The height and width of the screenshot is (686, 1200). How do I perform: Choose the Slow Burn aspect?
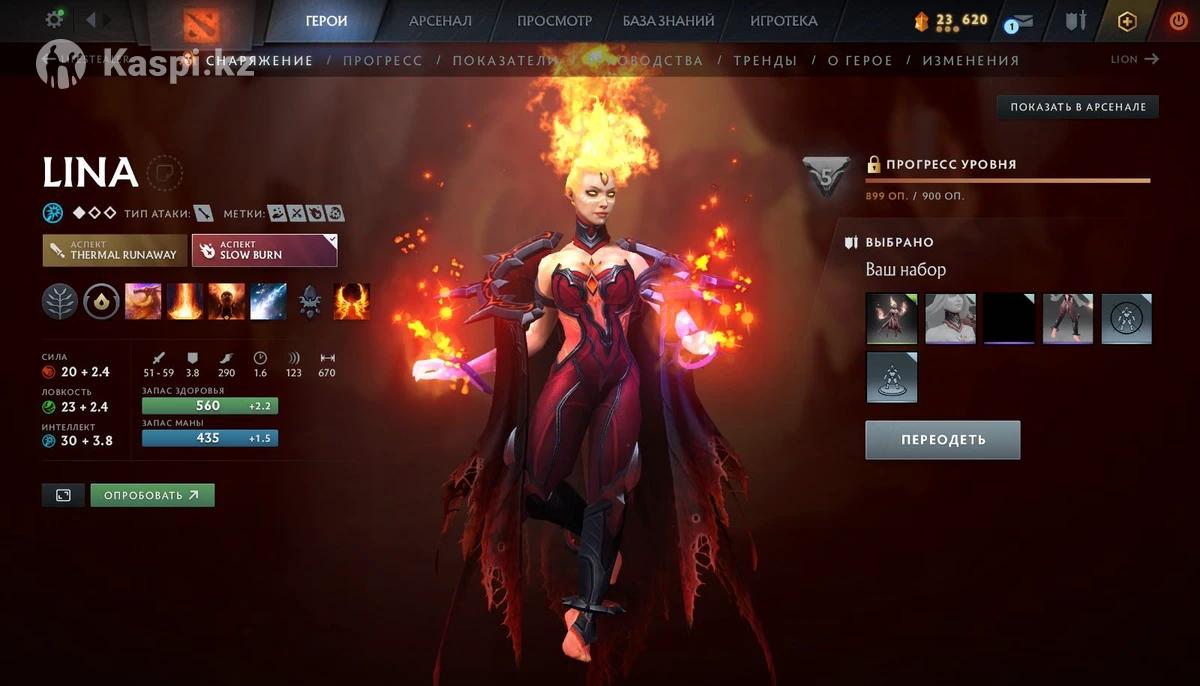pyautogui.click(x=264, y=250)
